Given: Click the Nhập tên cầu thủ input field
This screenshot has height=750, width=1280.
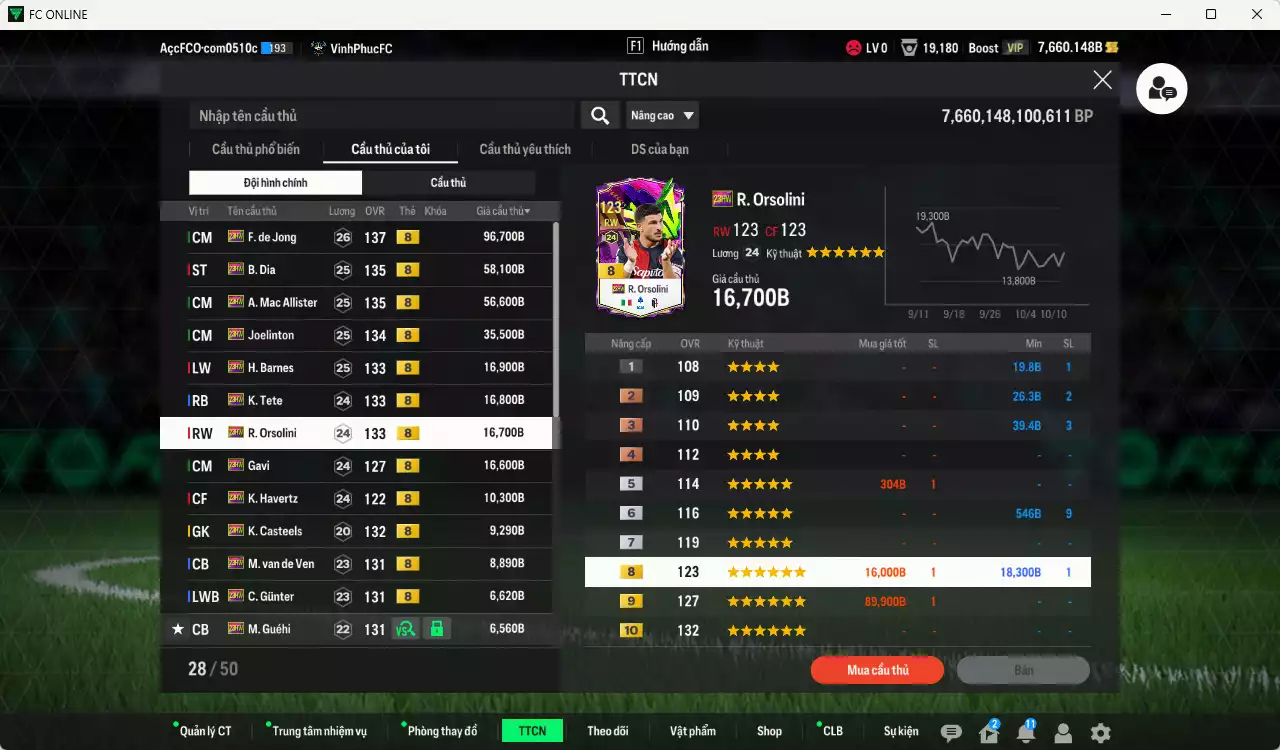Looking at the screenshot, I should pyautogui.click(x=380, y=115).
